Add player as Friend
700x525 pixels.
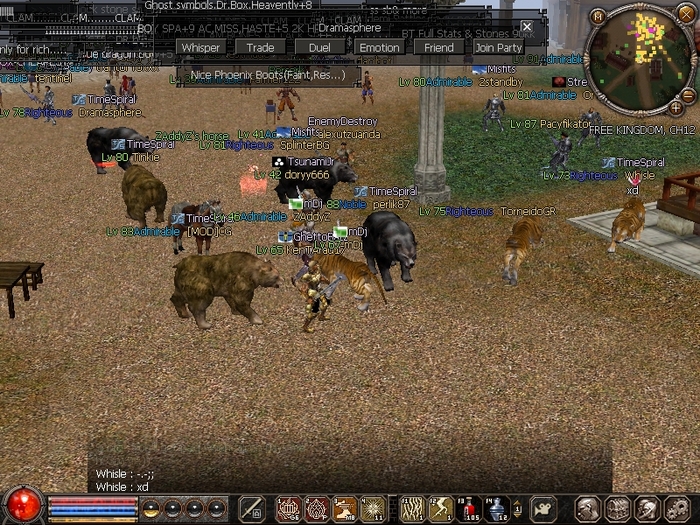click(x=438, y=47)
